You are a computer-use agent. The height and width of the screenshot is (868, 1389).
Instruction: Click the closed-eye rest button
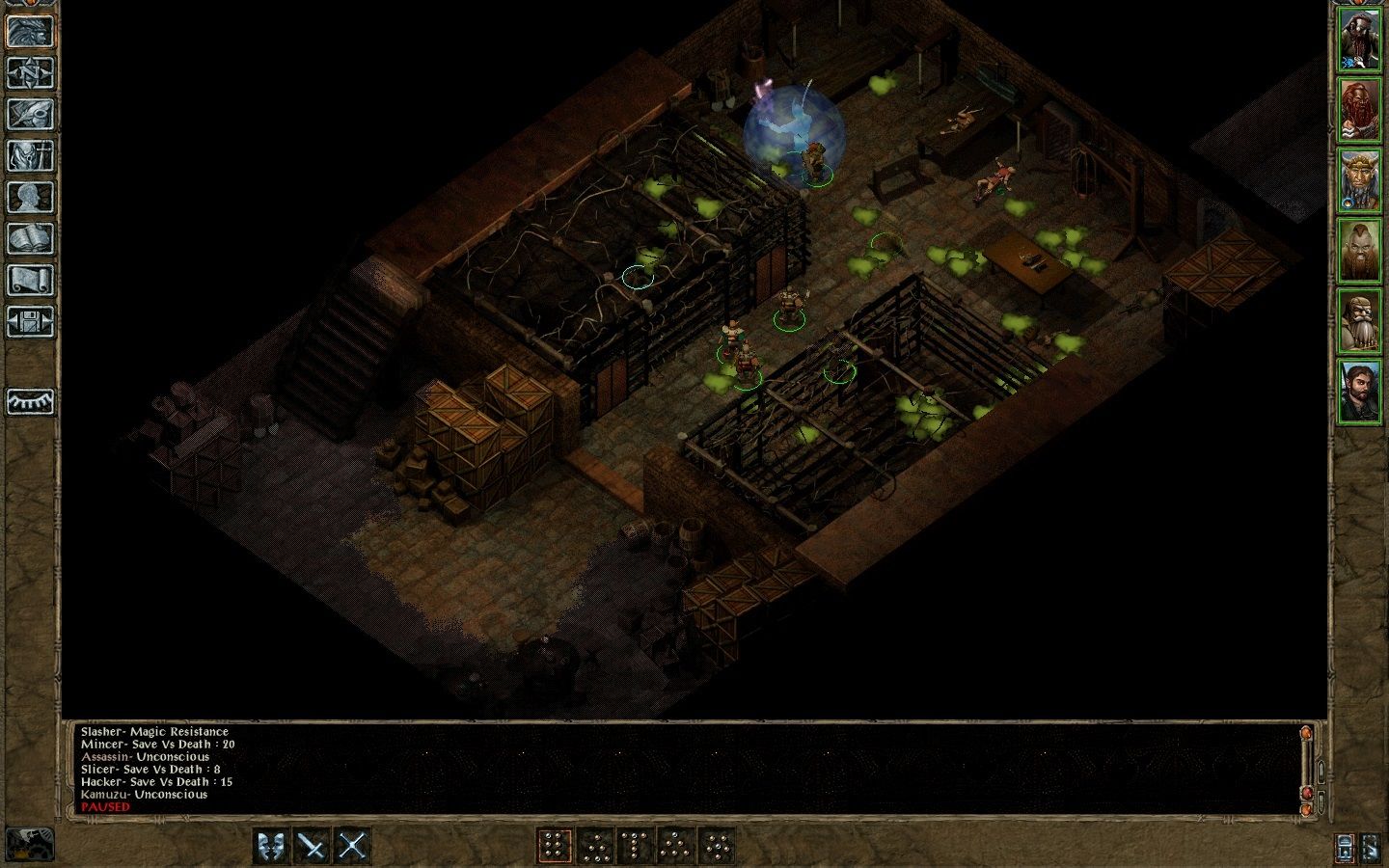30,401
